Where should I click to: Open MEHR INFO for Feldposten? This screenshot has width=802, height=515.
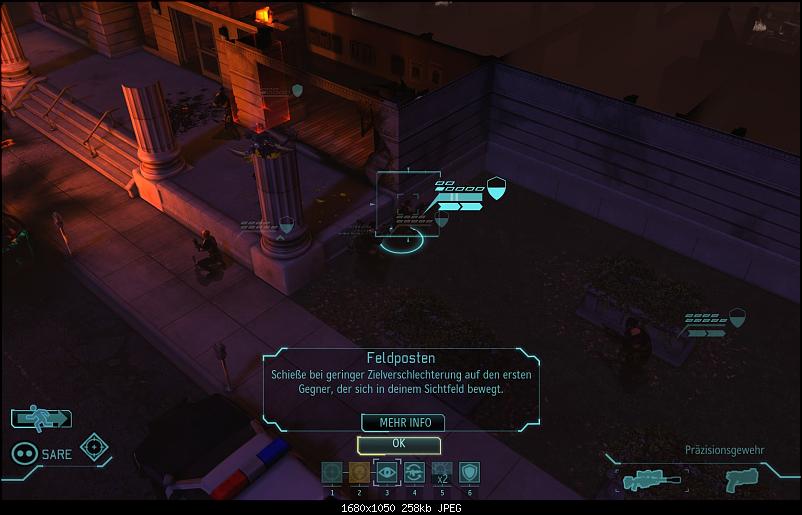pos(403,423)
